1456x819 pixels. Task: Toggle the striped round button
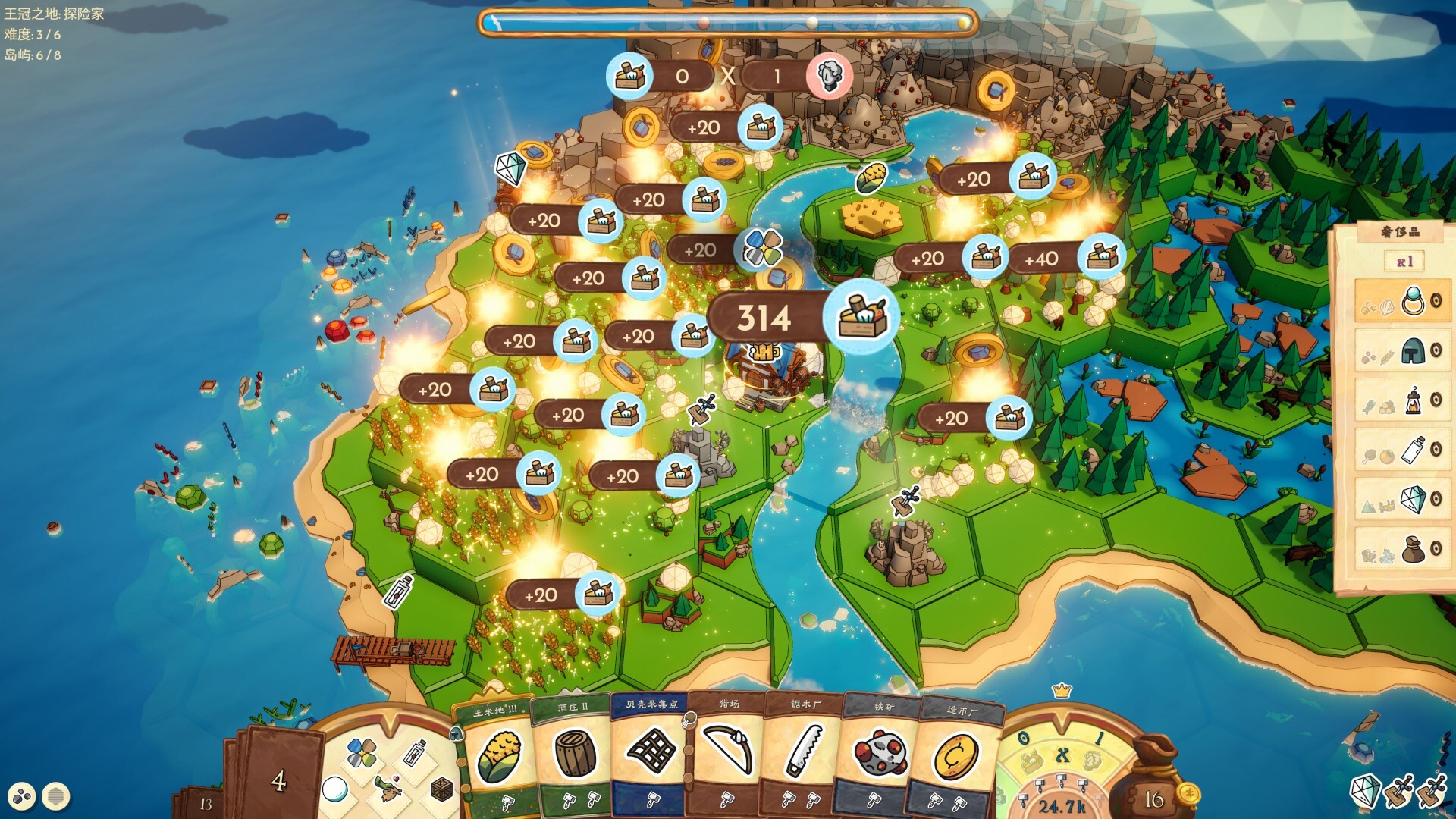point(55,796)
